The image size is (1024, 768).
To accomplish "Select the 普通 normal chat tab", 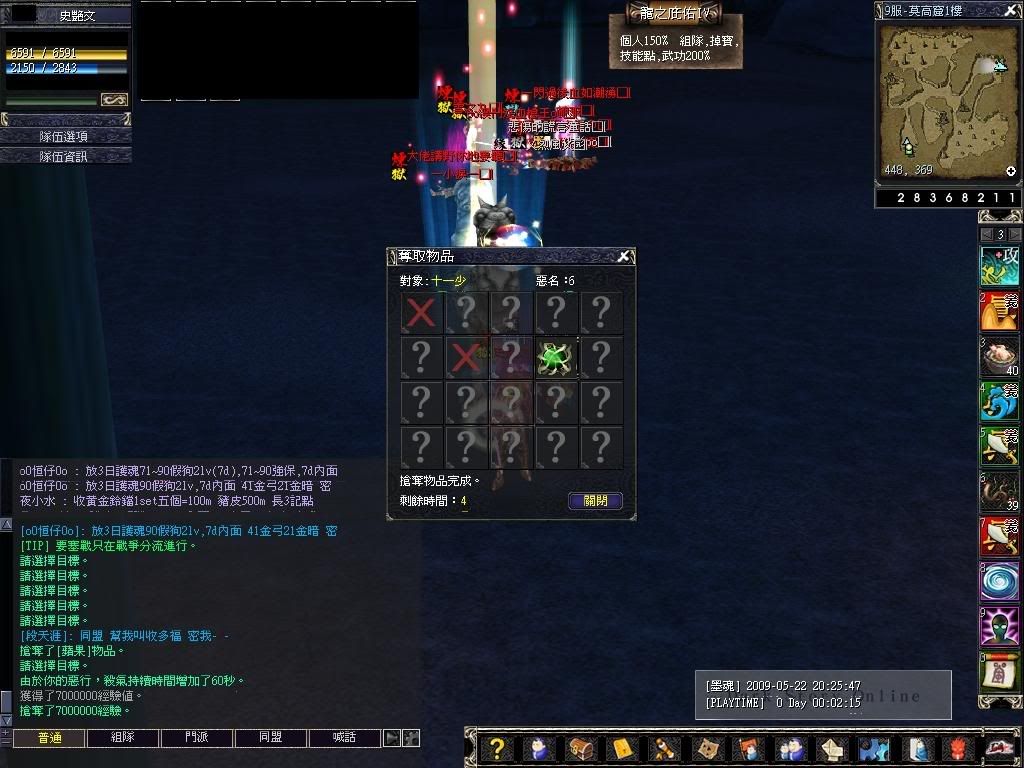I will tap(48, 738).
